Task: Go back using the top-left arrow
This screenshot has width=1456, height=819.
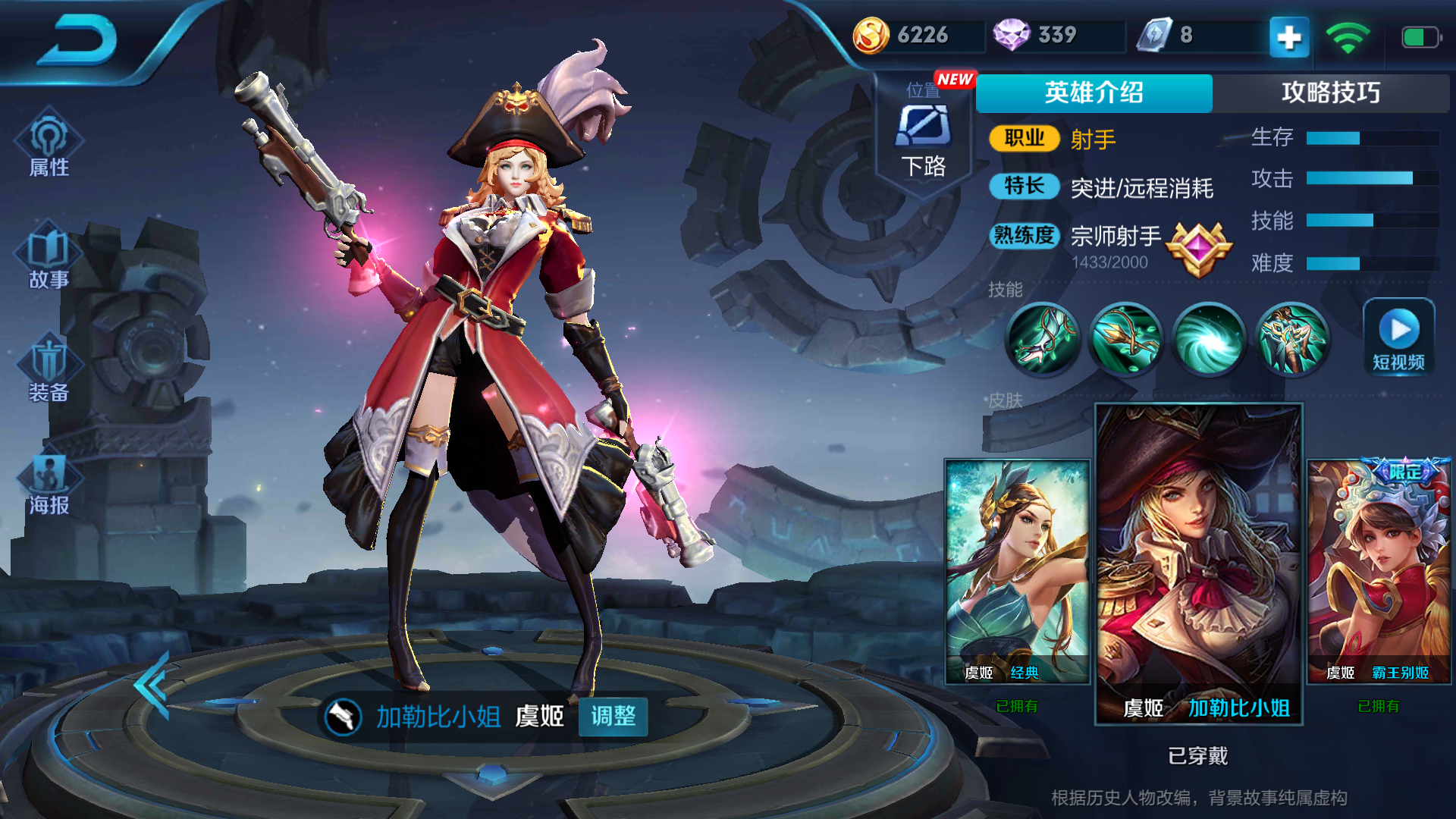Action: (x=78, y=42)
